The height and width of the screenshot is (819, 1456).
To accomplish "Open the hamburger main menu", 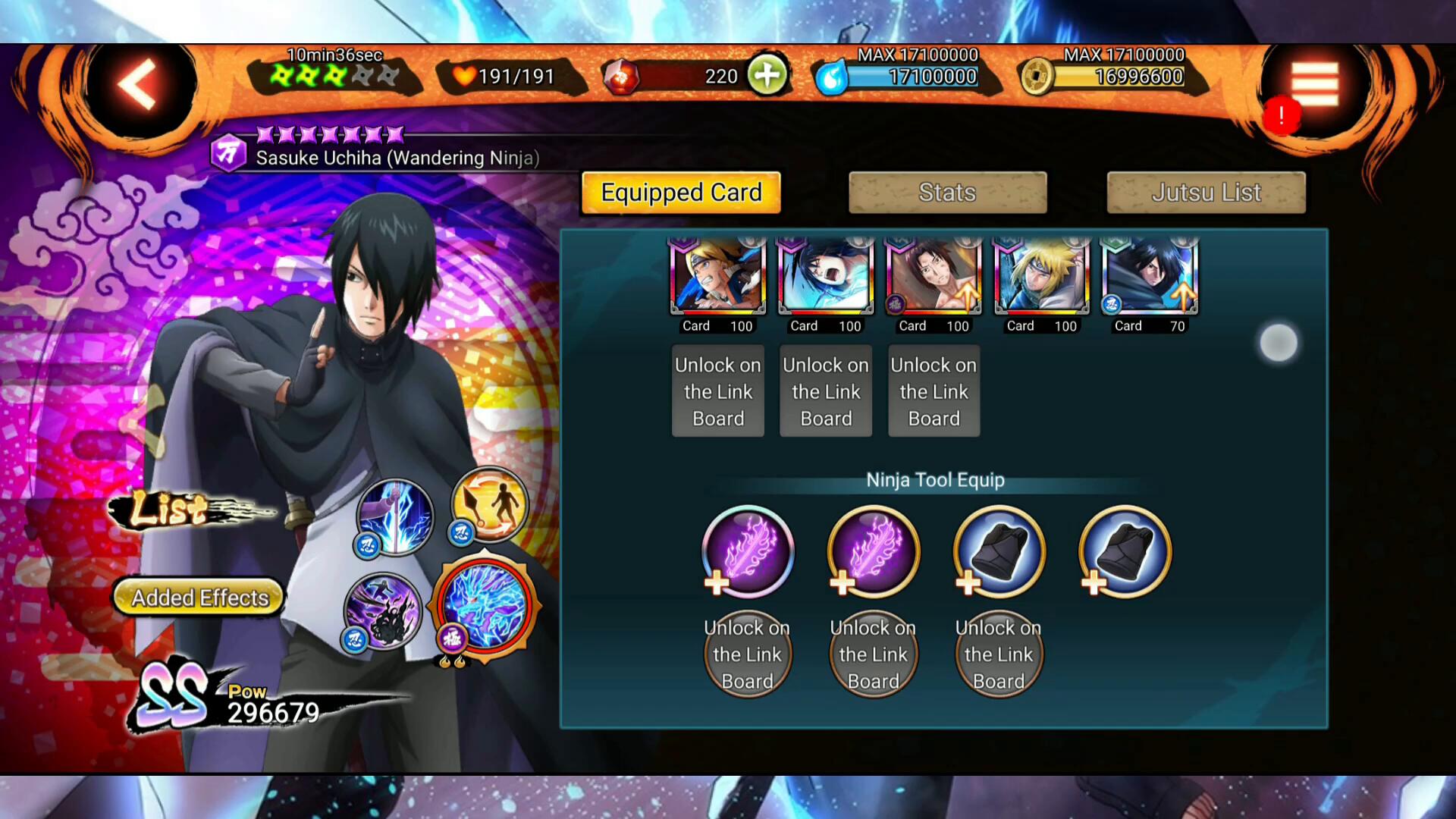I will pyautogui.click(x=1315, y=84).
